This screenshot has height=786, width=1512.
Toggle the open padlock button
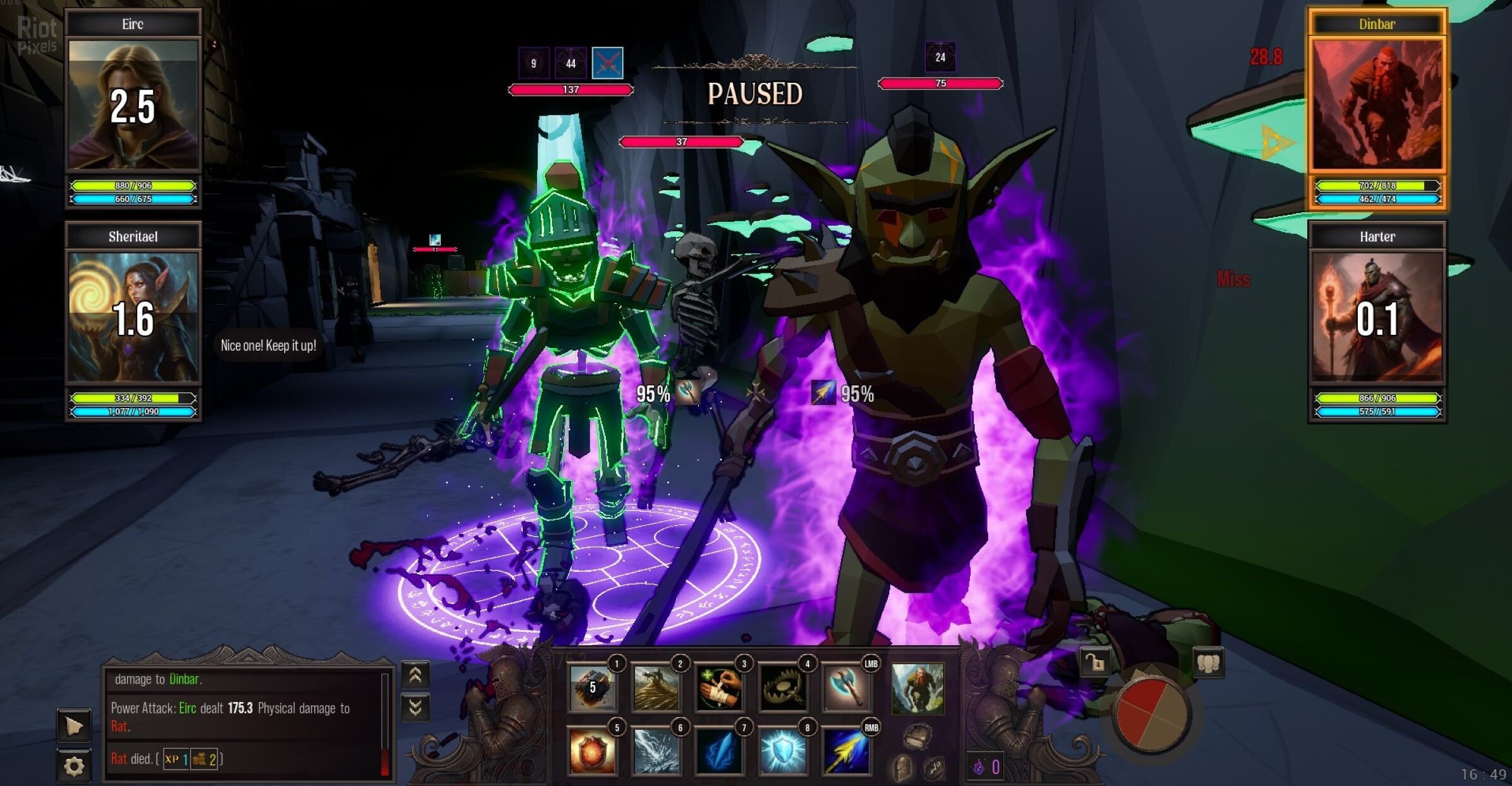pos(1095,663)
